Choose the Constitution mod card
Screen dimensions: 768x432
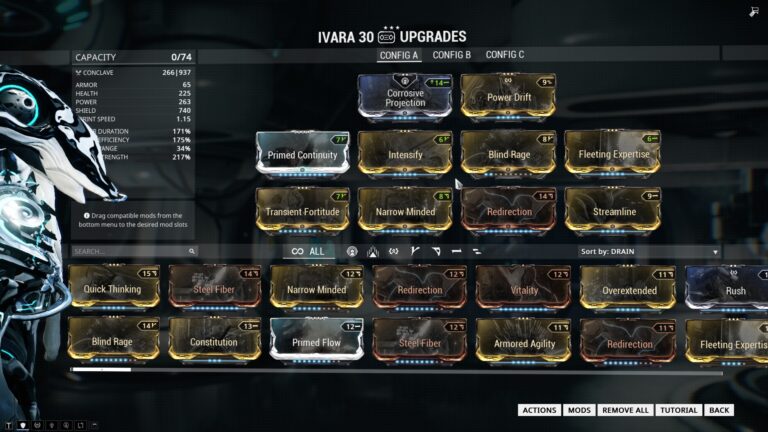click(214, 342)
